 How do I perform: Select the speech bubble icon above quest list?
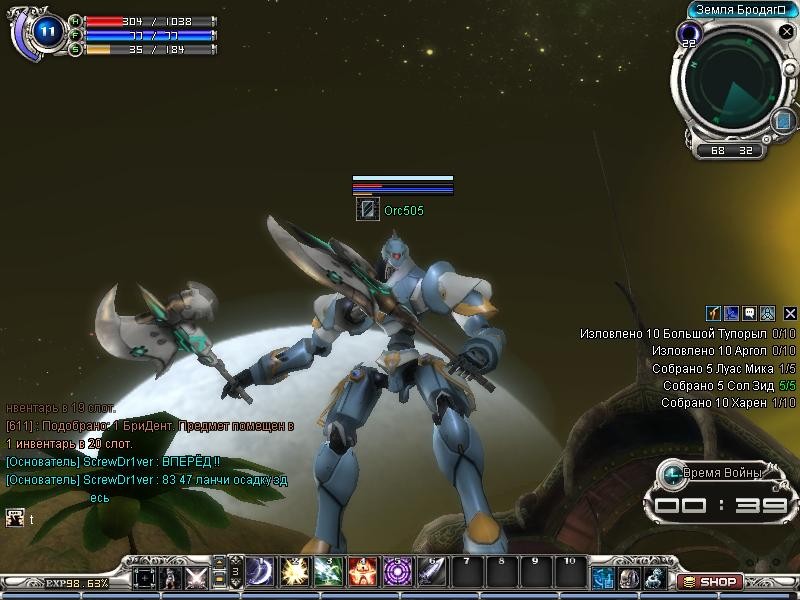749,313
